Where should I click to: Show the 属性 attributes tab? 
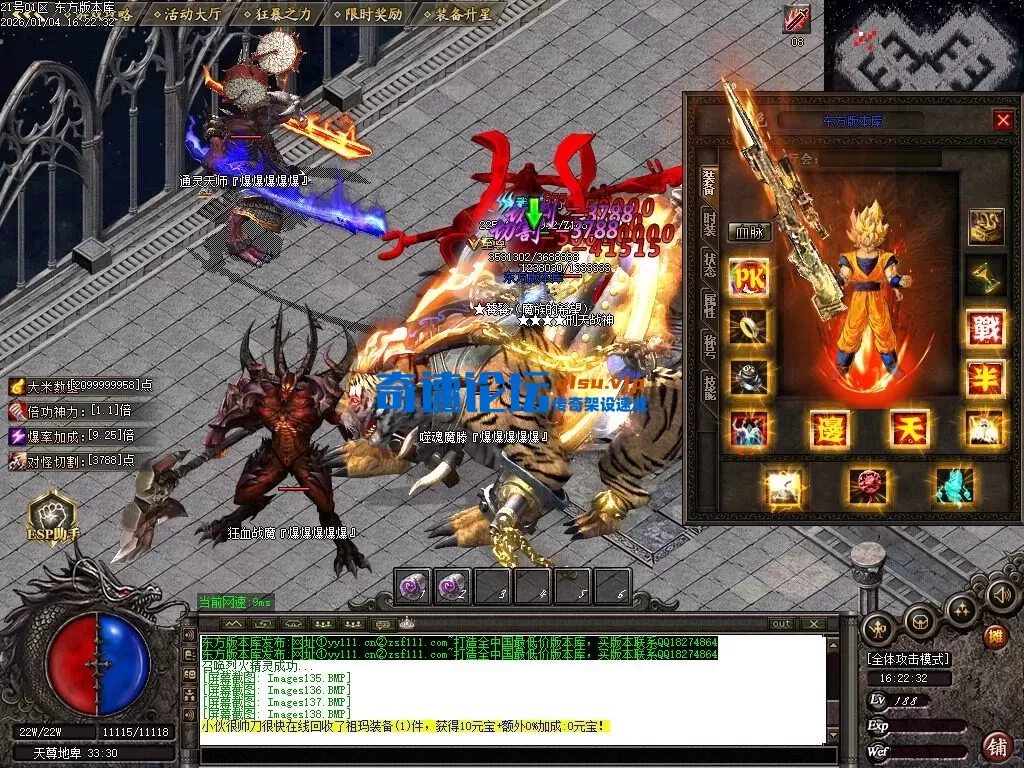709,307
